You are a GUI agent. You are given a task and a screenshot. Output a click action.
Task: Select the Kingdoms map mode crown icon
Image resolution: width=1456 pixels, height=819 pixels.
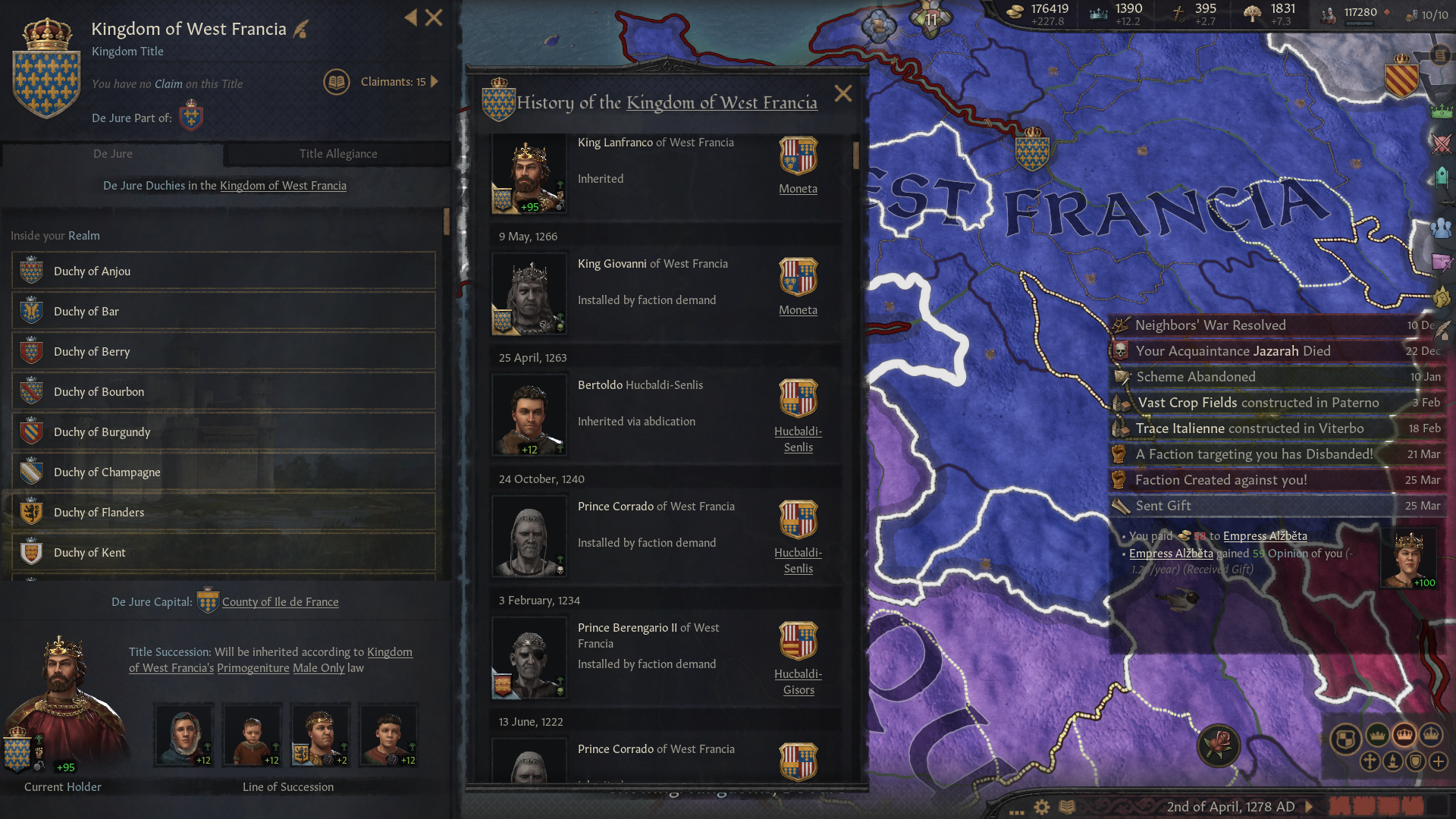pyautogui.click(x=1404, y=734)
